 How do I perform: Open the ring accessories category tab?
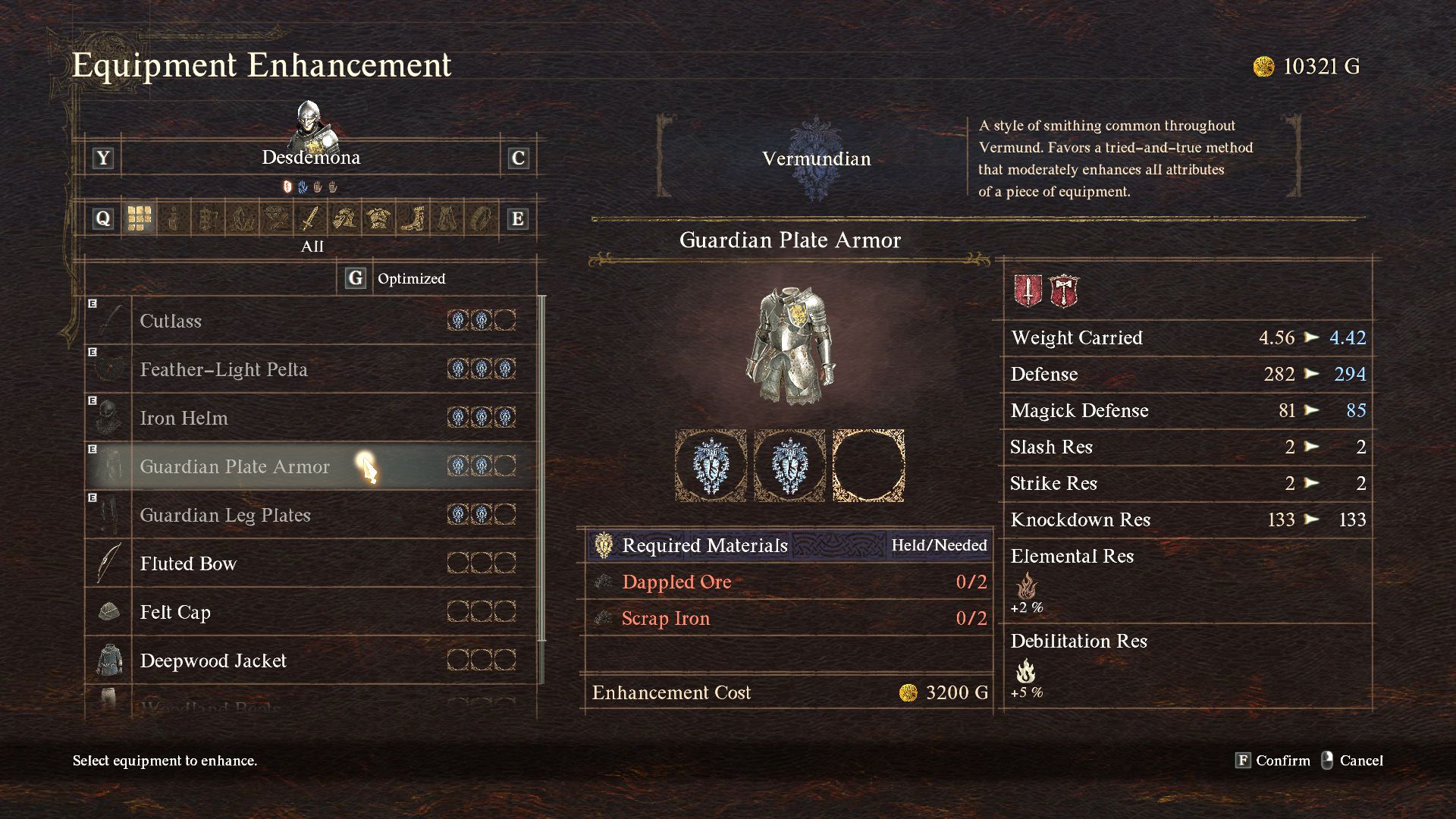click(481, 219)
